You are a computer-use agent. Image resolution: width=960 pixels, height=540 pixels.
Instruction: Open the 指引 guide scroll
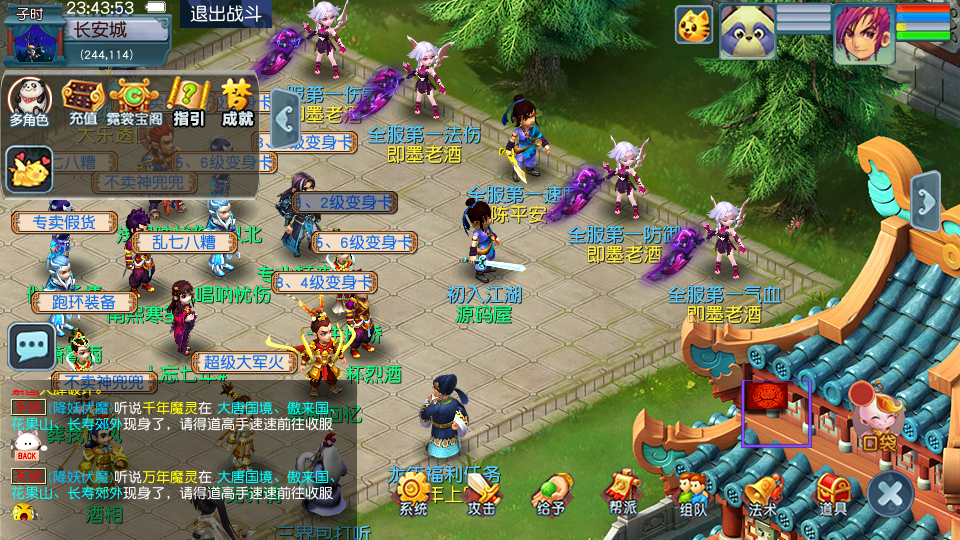(x=188, y=101)
